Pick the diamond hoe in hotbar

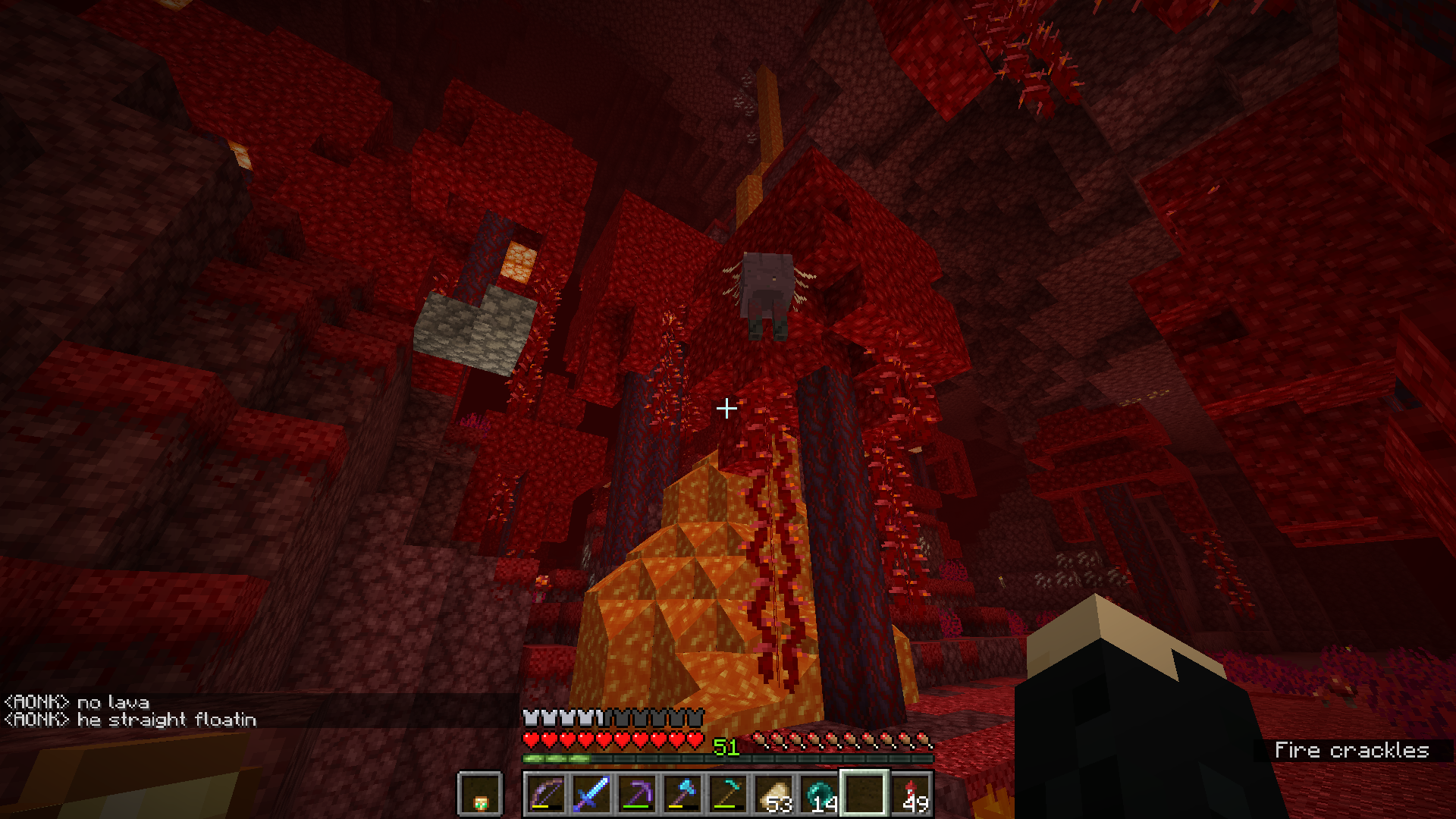pyautogui.click(x=728, y=794)
